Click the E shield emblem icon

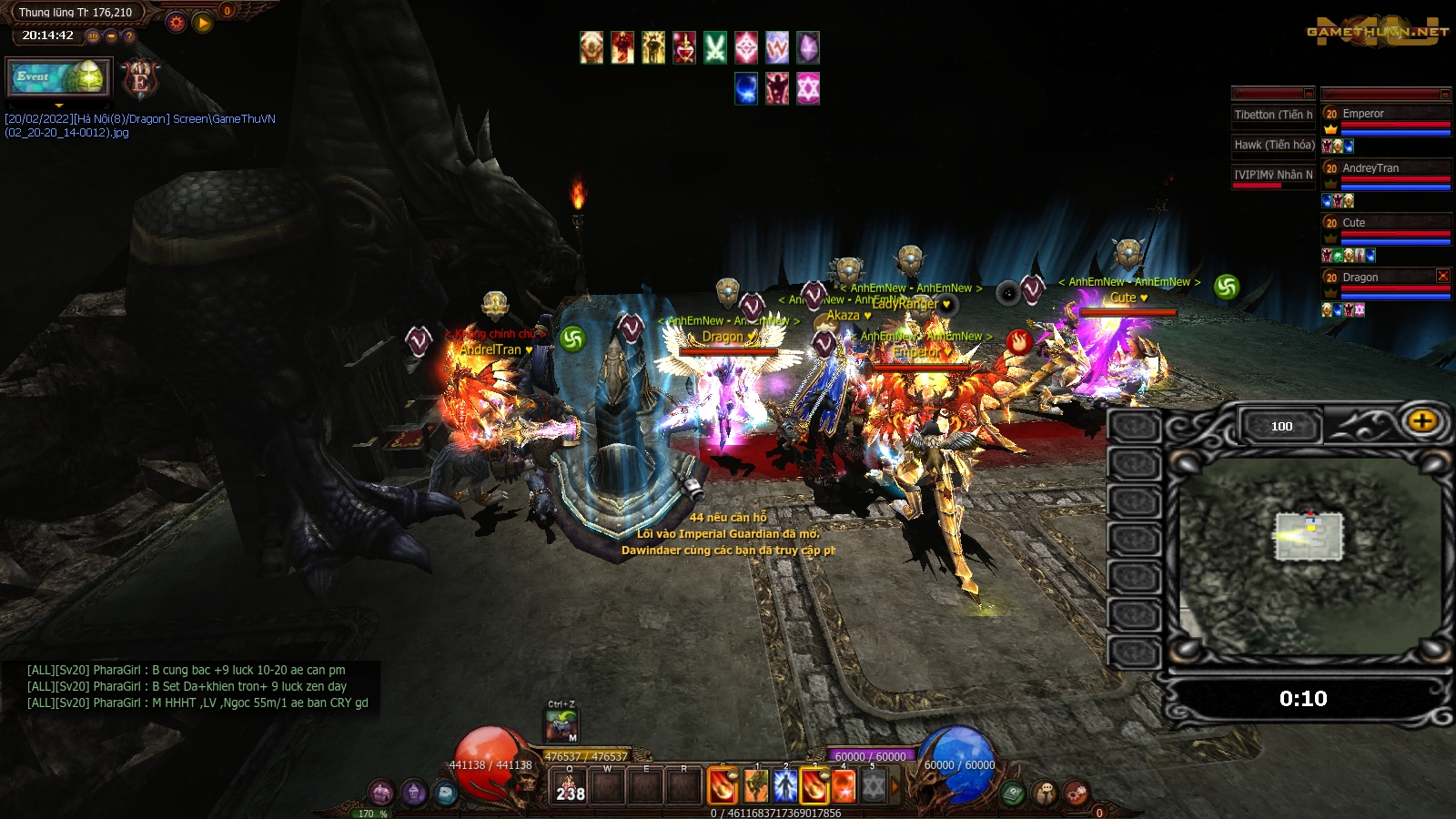[x=140, y=79]
